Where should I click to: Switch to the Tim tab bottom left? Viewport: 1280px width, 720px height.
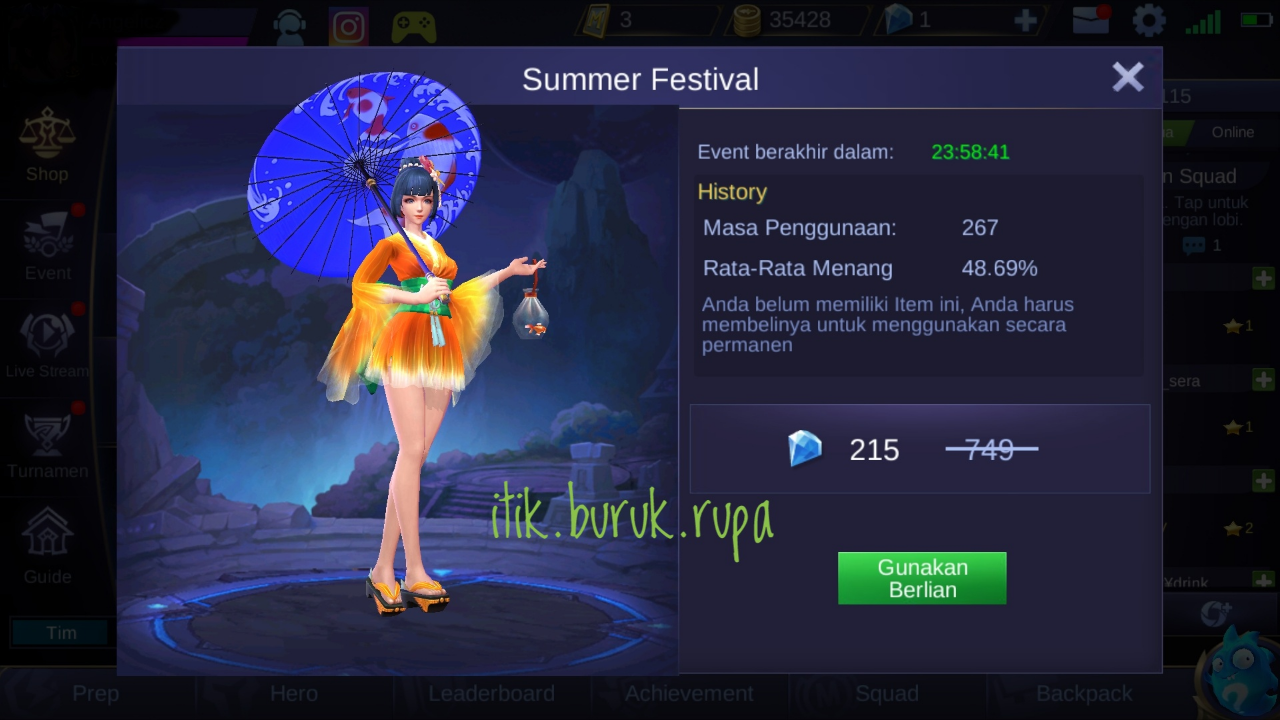click(62, 633)
